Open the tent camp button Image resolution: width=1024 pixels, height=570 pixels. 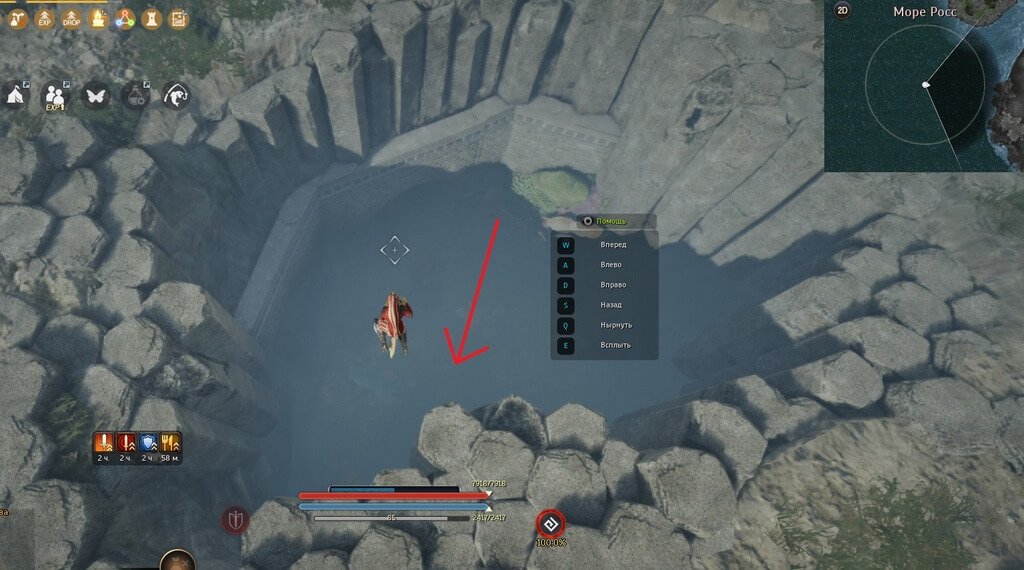click(x=15, y=95)
